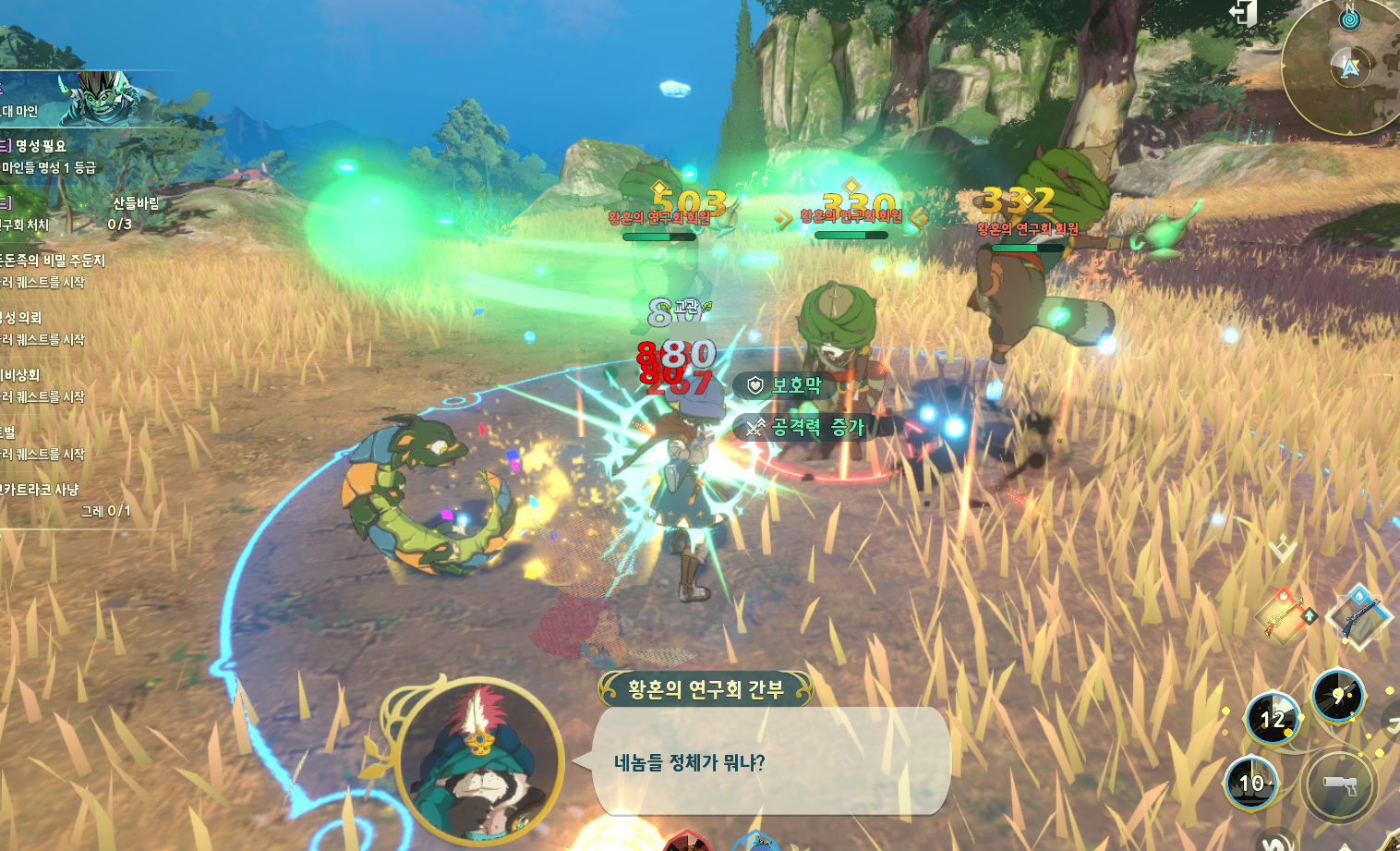Select the swirl portal marker on the minimap
The width and height of the screenshot is (1400, 851).
(x=1349, y=18)
